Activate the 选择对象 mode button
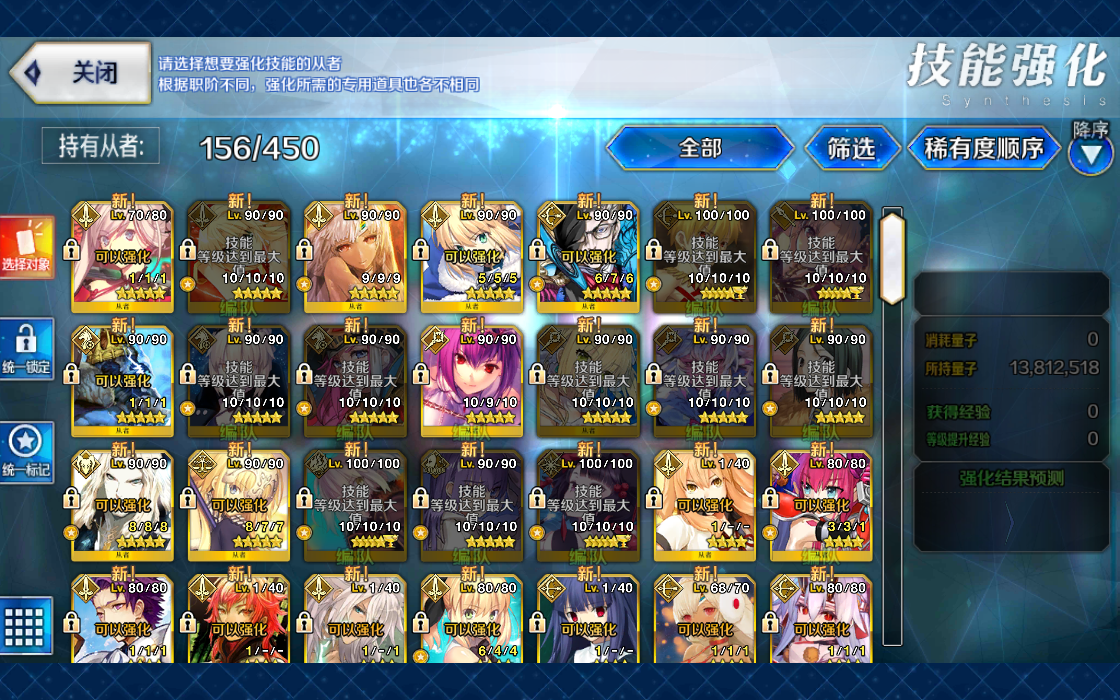Viewport: 1120px width, 700px height. (26, 247)
